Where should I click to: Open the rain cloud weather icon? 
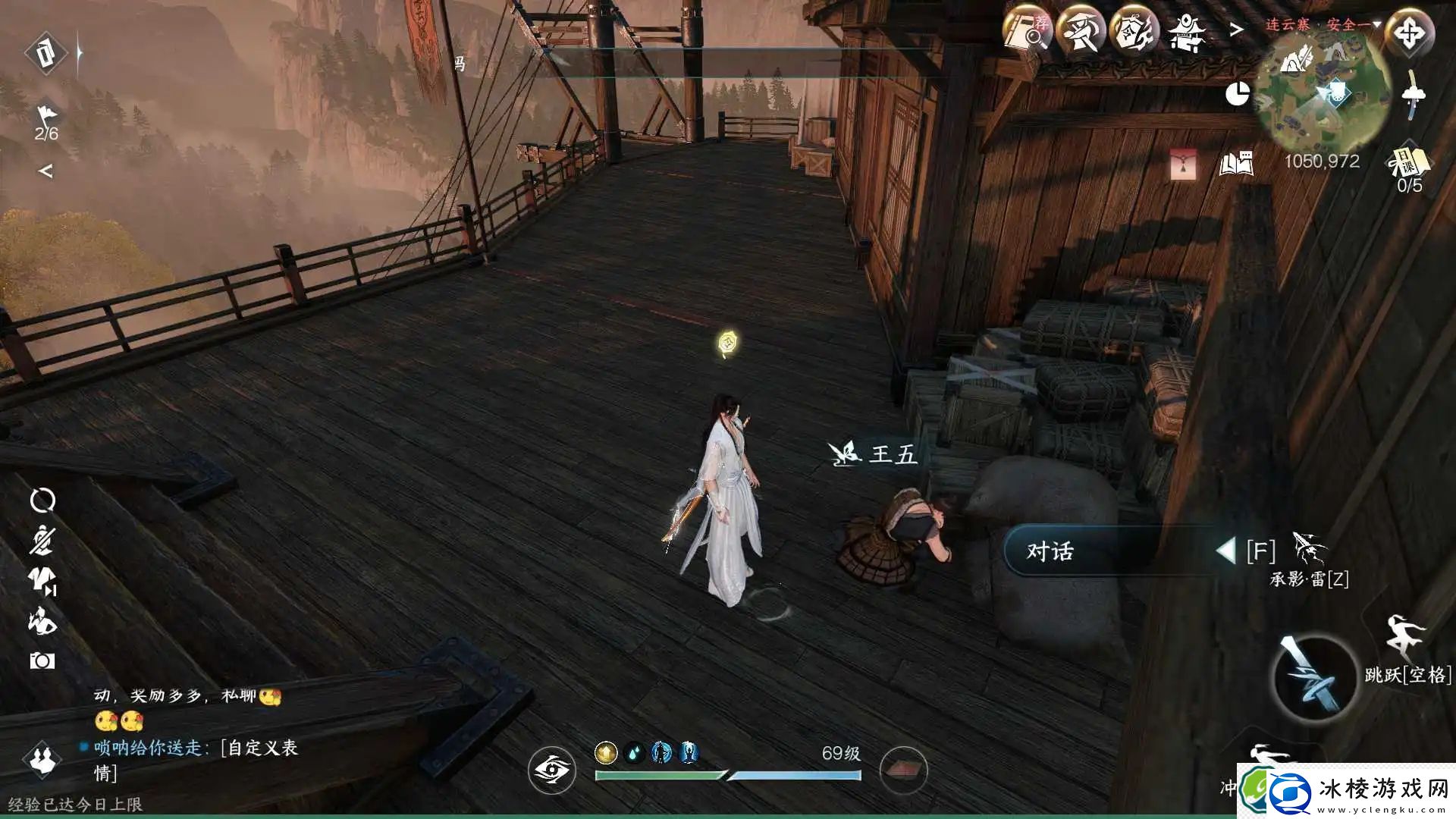(1414, 96)
